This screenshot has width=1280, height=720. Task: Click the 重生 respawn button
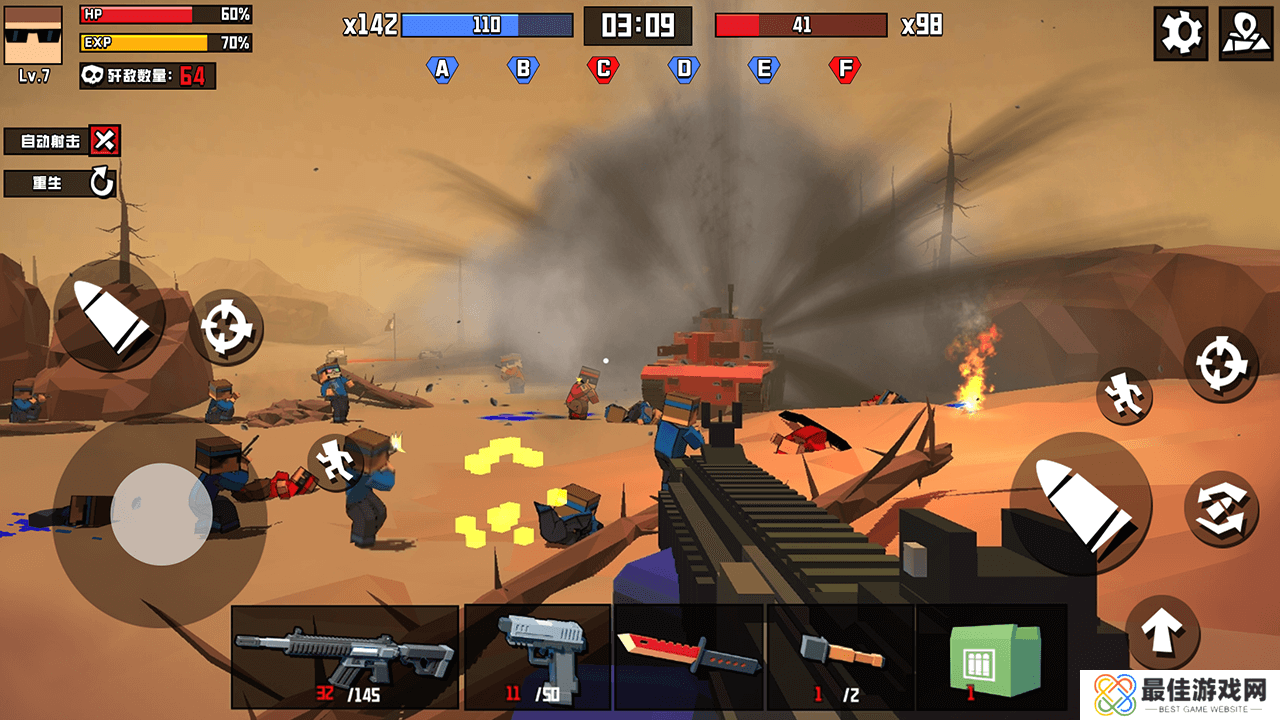(60, 183)
